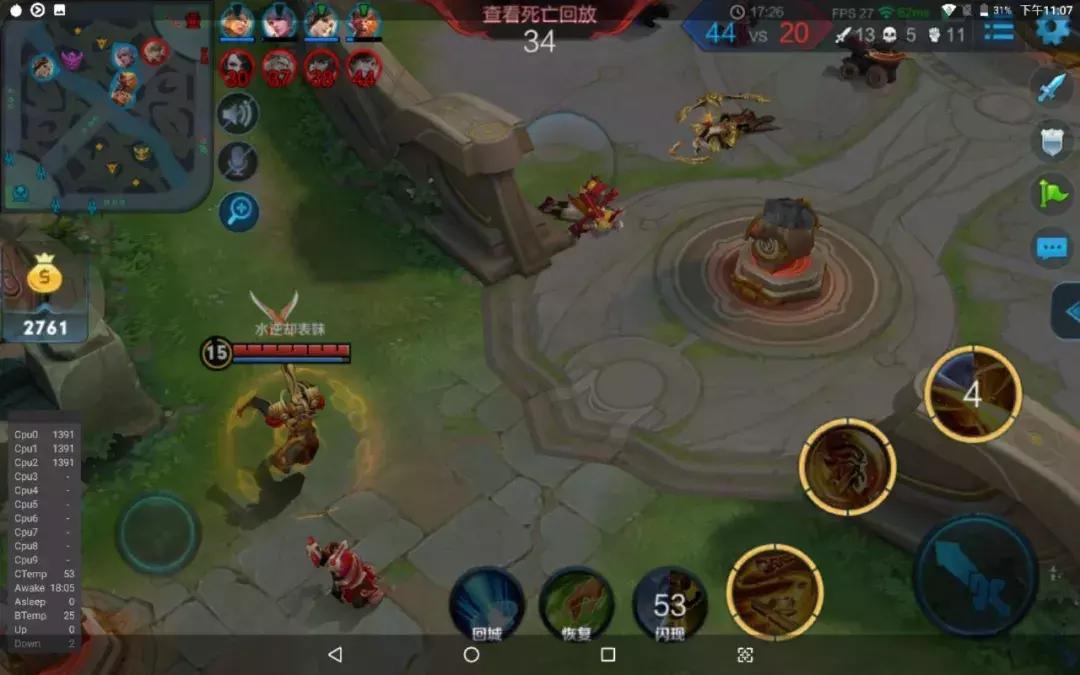This screenshot has width=1080, height=675.
Task: Tap the ultimate skill showing cooldown 4
Action: (x=972, y=394)
